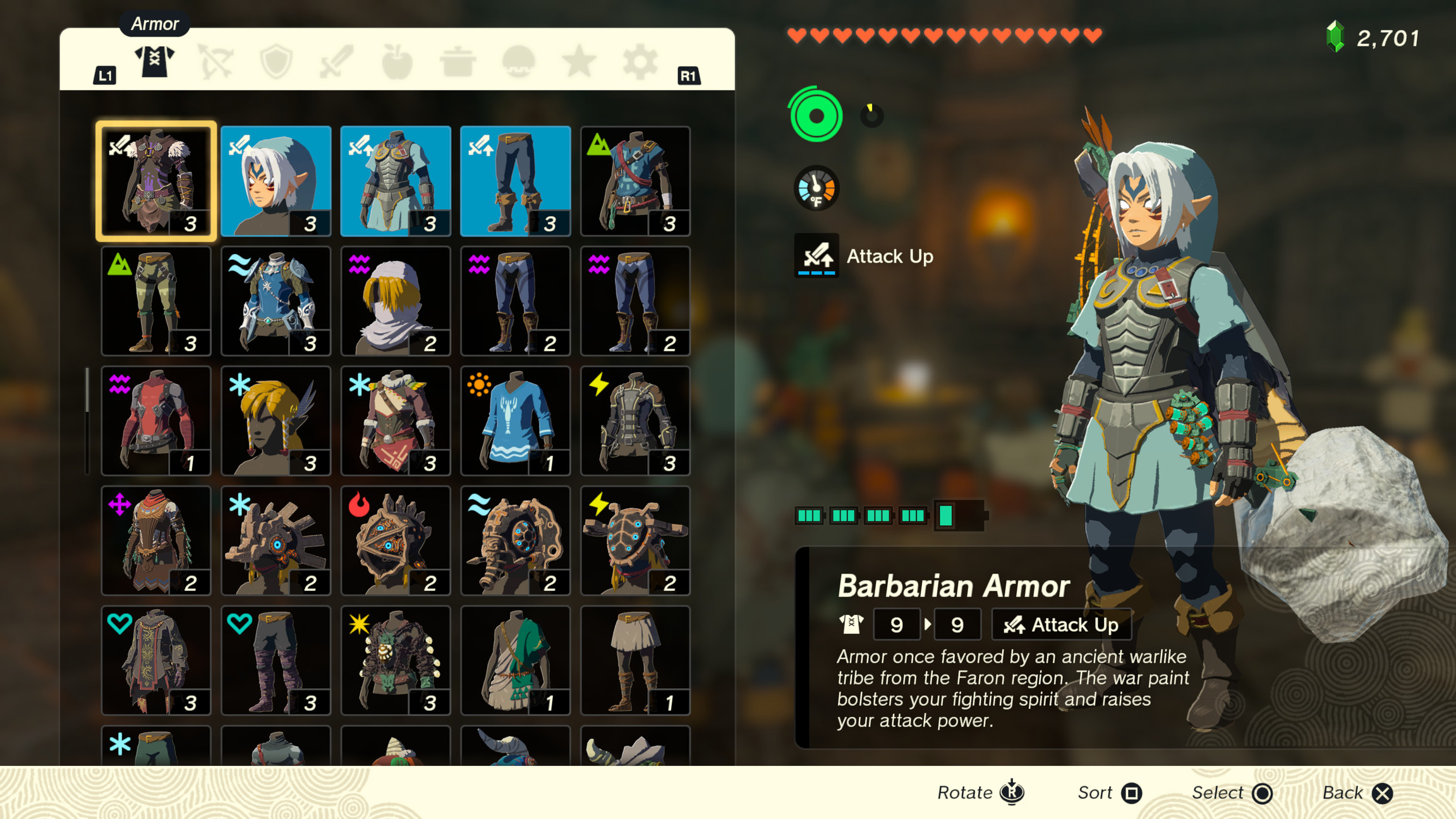
Task: Toggle the Barbarian Armor equip state
Action: coord(155,180)
